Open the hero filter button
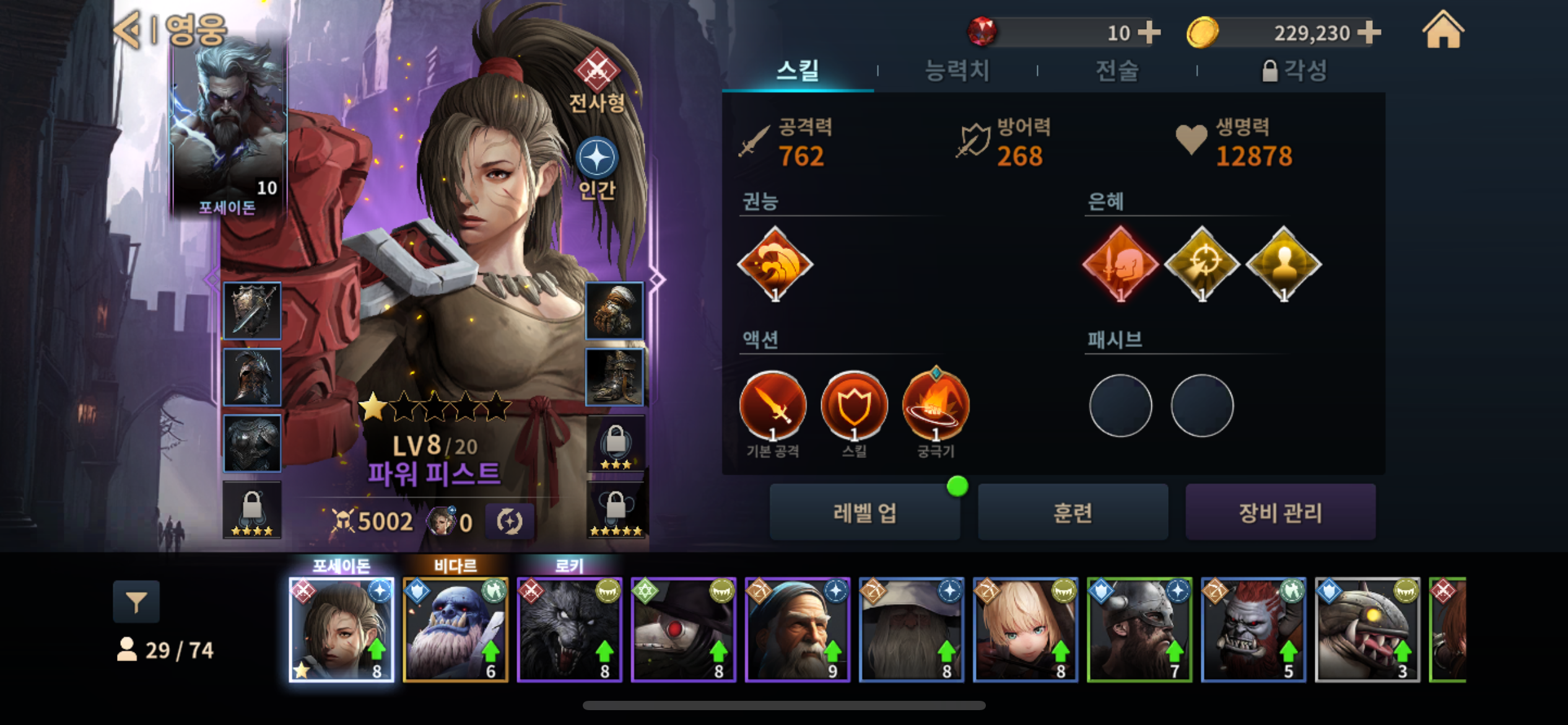Viewport: 1568px width, 725px height. (136, 601)
